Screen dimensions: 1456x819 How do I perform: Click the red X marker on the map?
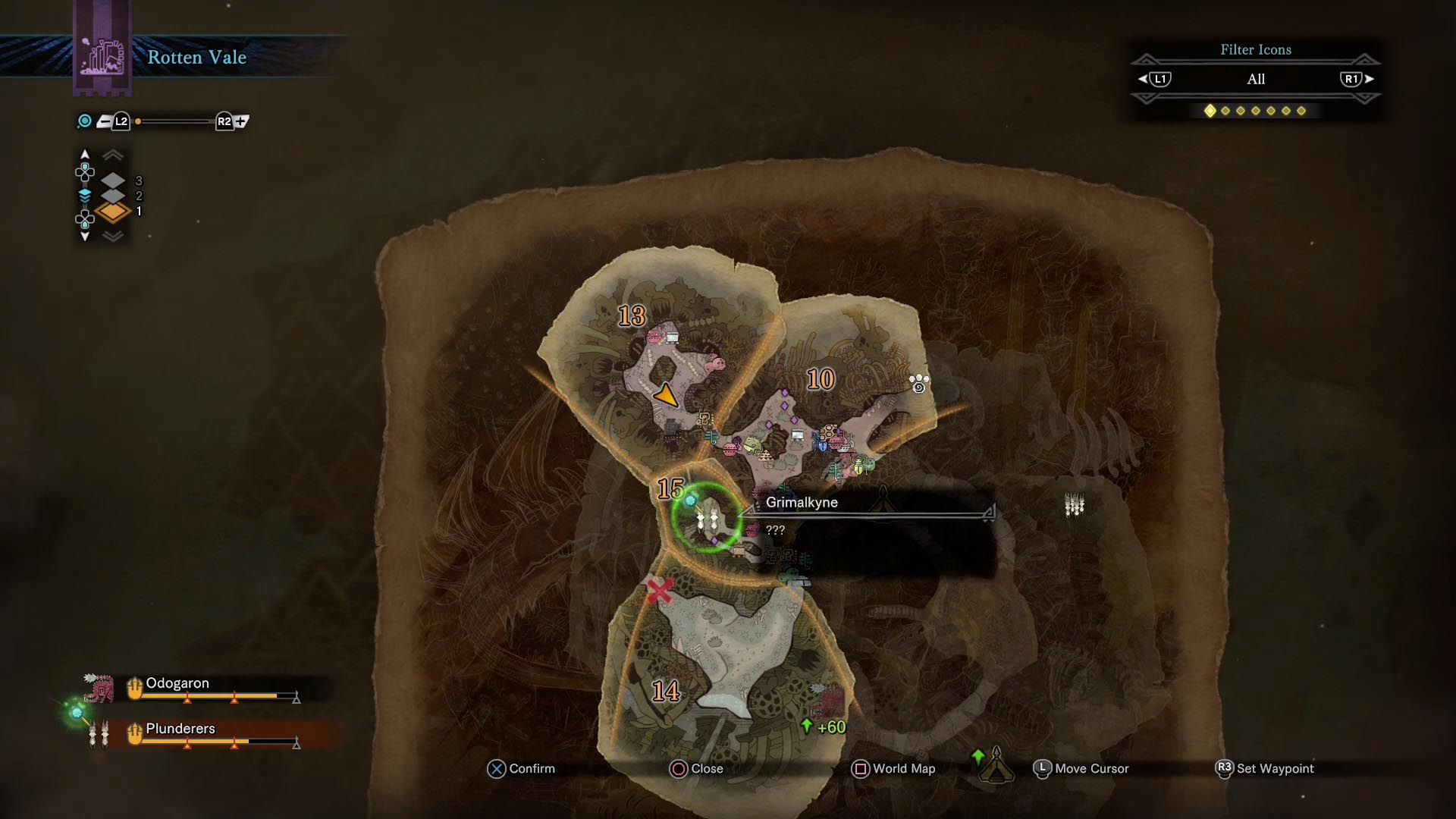coord(659,590)
